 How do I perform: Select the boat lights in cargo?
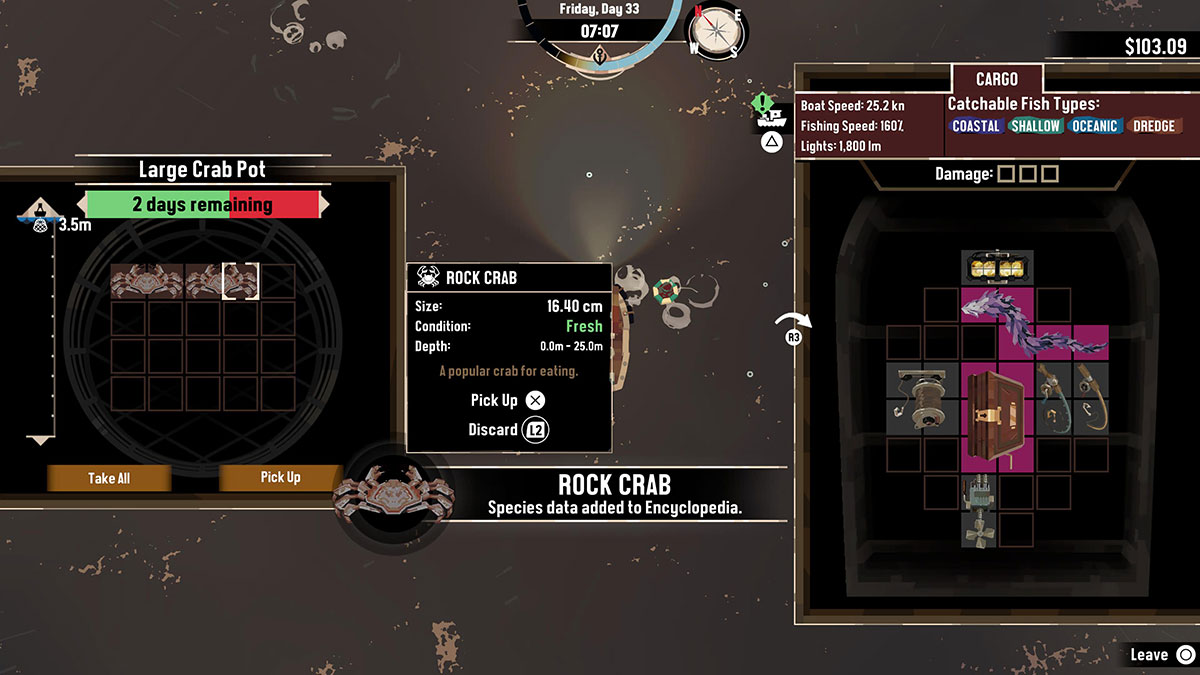pyautogui.click(x=997, y=267)
